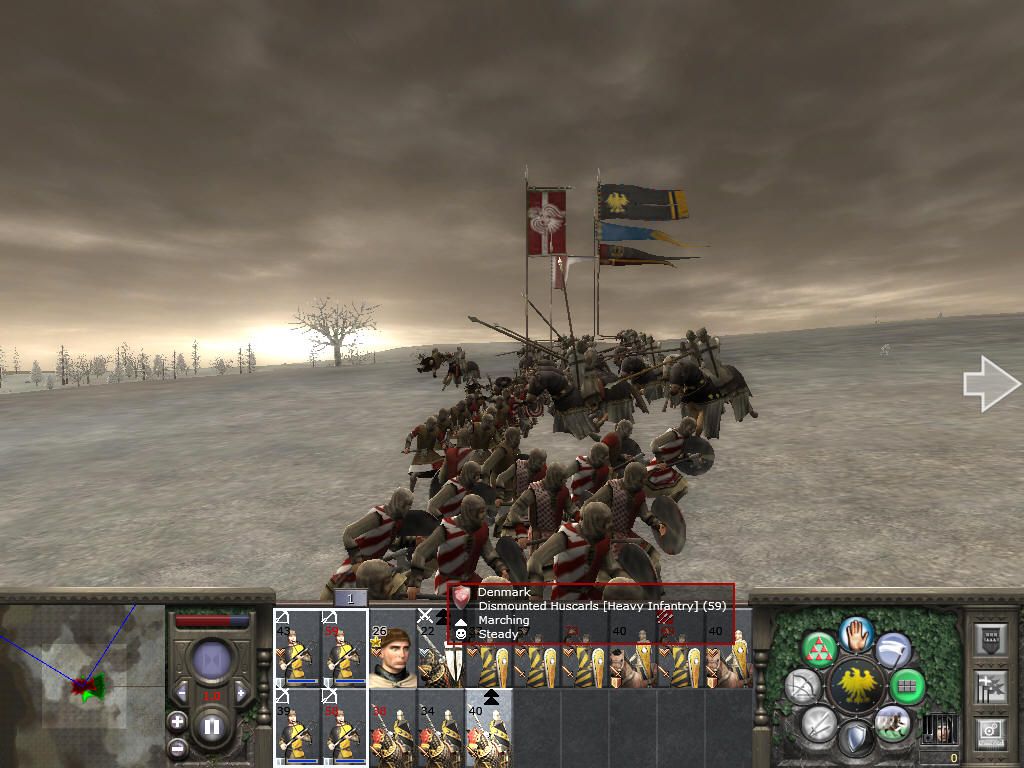Click the golden eagle faction emblem

coord(856,686)
